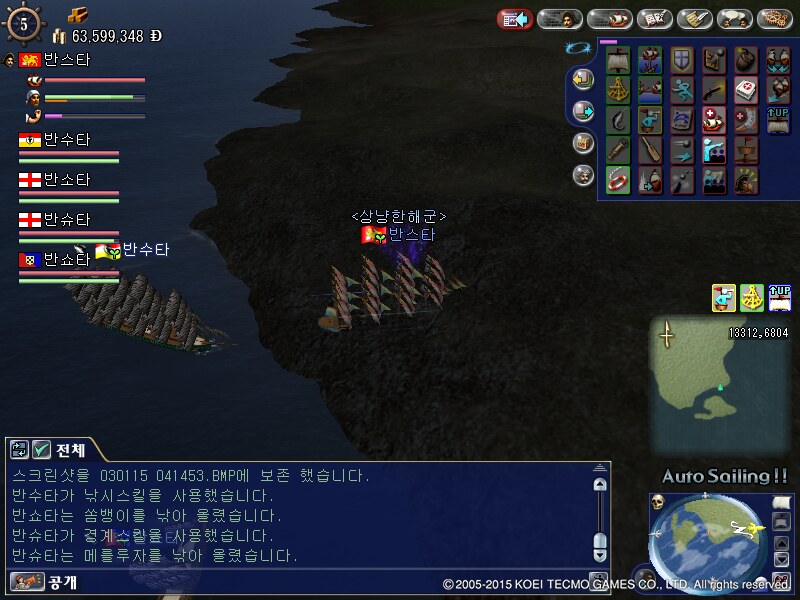Viewport: 800px width, 600px height.
Task: Activate the musket gunfire skill
Action: point(714,90)
